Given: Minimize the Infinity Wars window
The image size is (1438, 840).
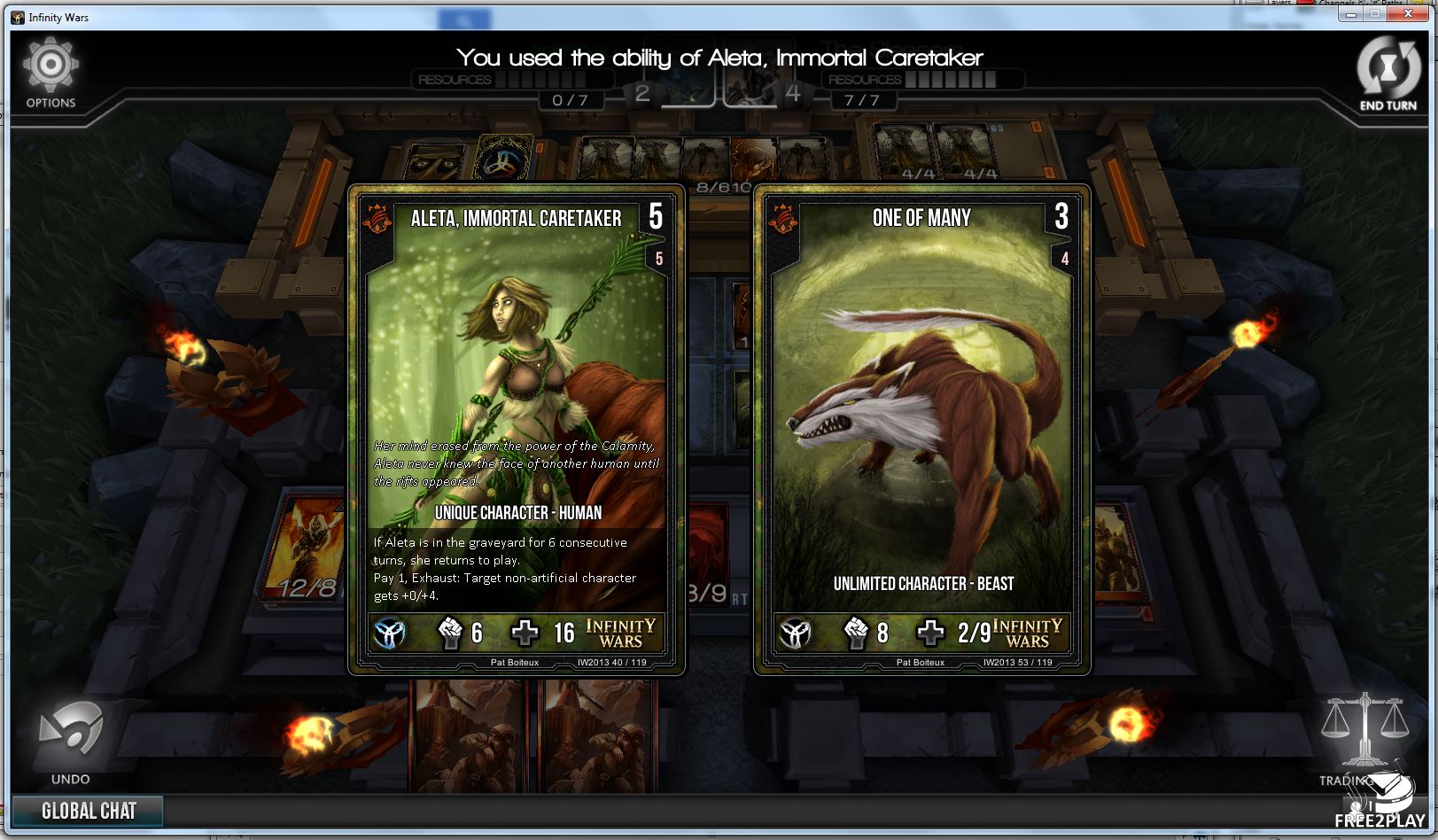Looking at the screenshot, I should pos(1352,14).
